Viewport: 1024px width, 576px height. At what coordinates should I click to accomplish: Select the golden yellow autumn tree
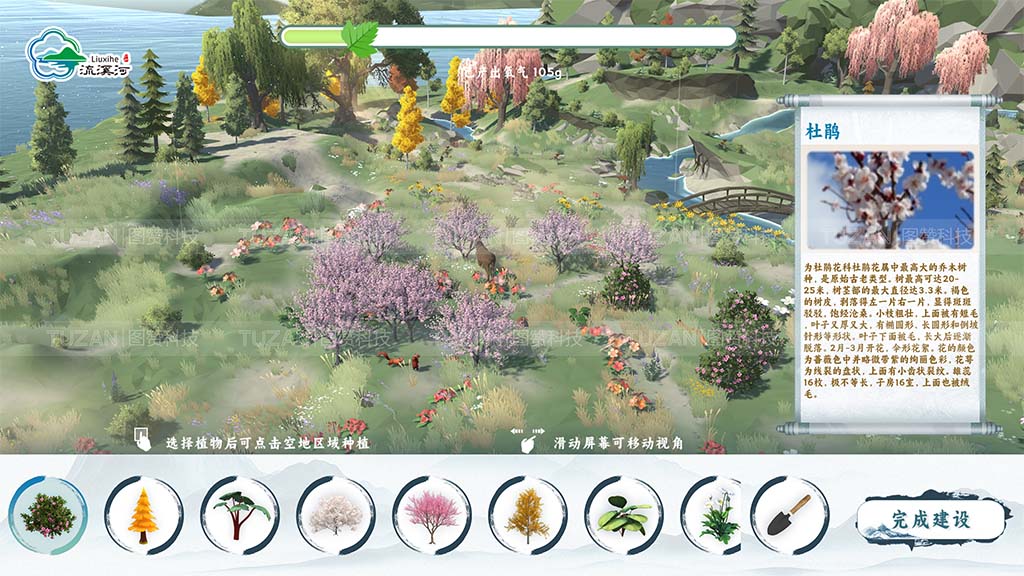pos(527,515)
